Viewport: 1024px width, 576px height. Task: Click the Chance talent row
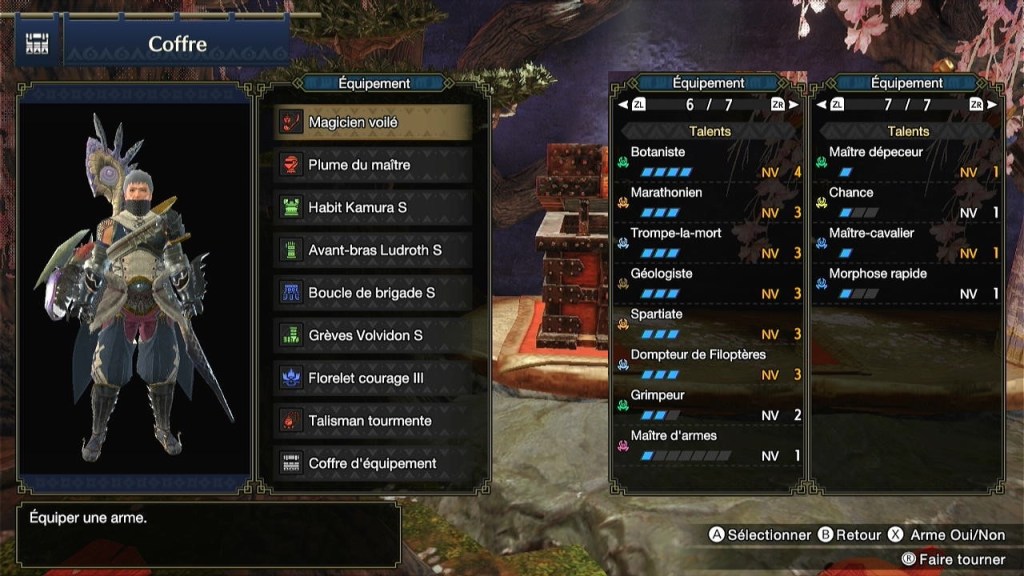[907, 202]
